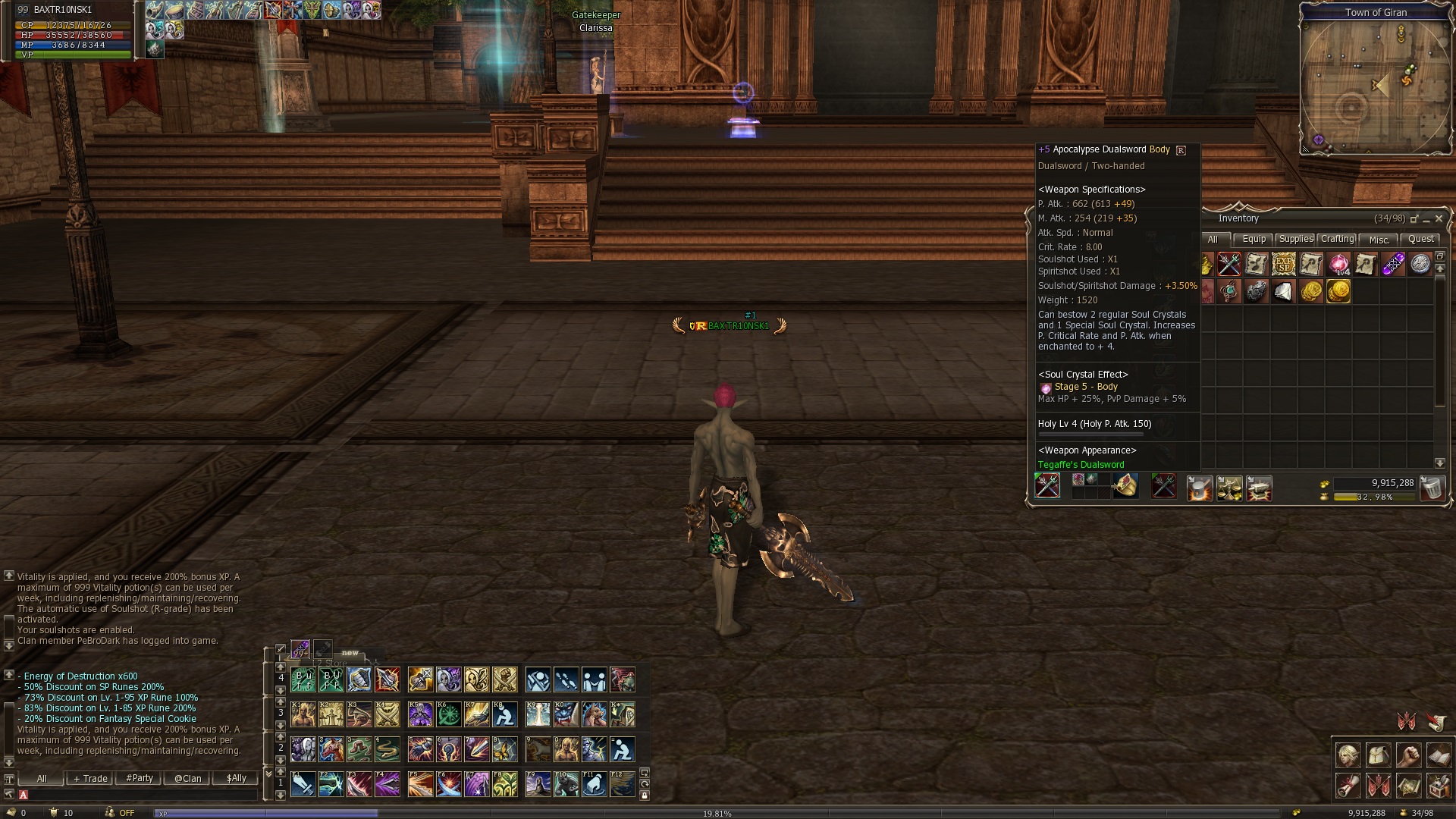
Task: Open the spellbook skills menu icon
Action: pos(1439,756)
